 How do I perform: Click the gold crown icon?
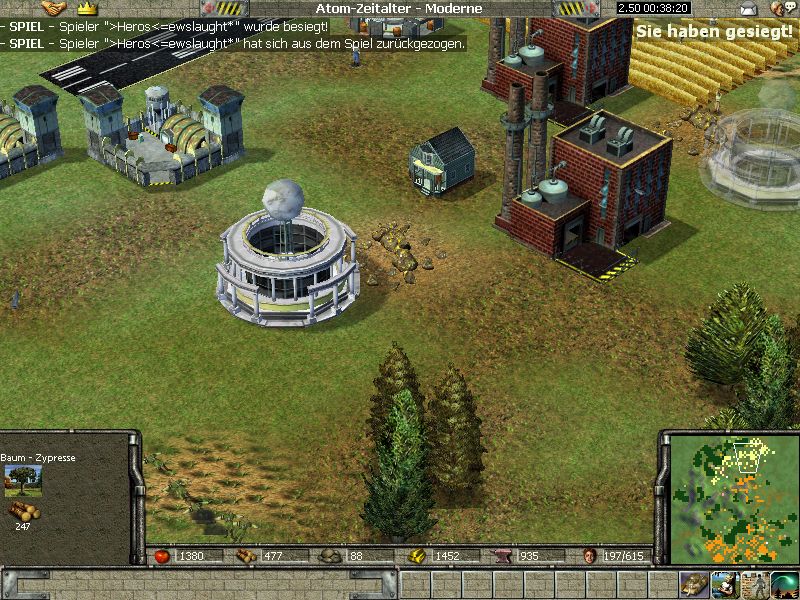pos(85,8)
